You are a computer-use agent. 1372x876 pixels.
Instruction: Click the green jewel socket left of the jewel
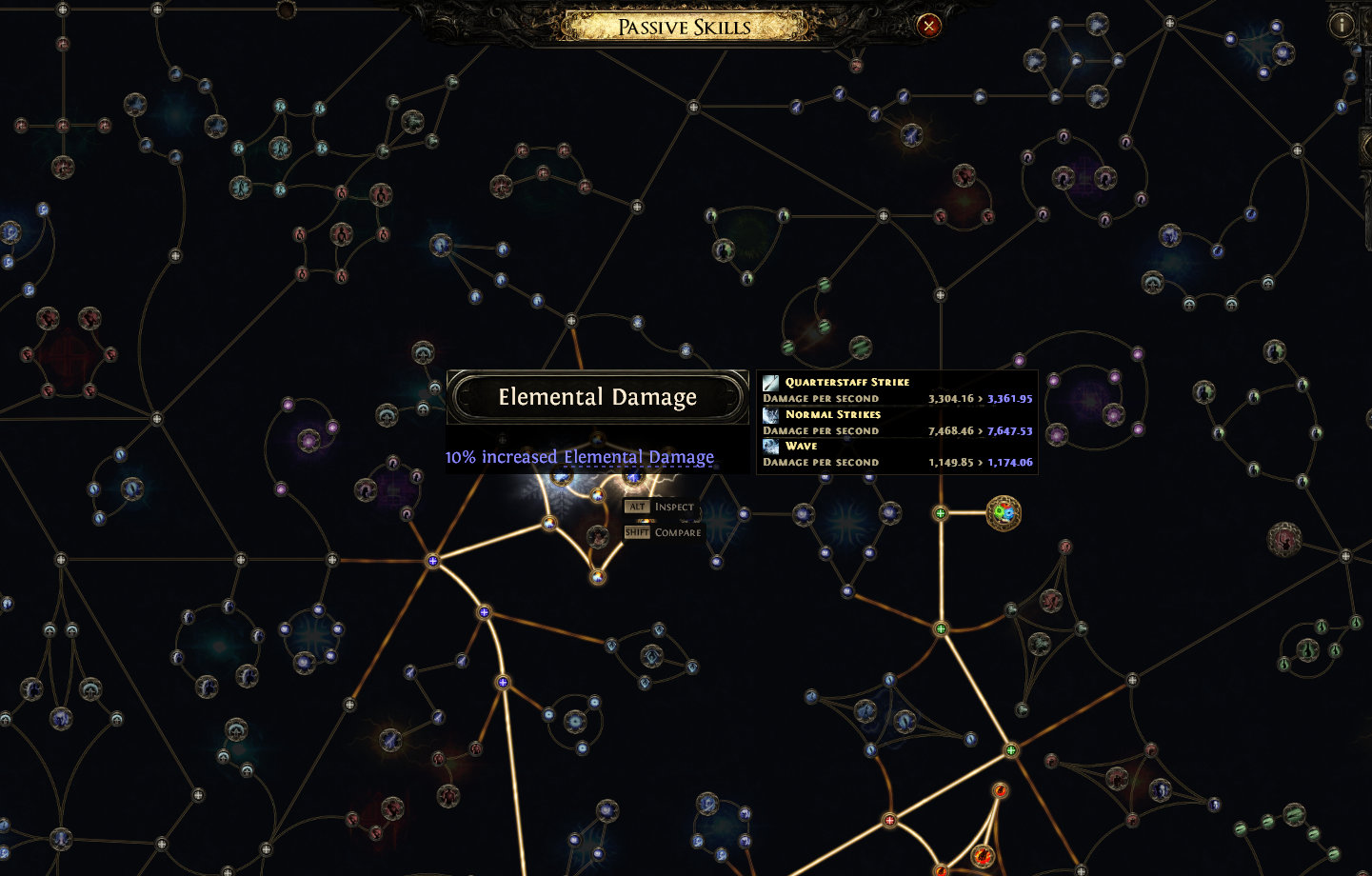[941, 514]
